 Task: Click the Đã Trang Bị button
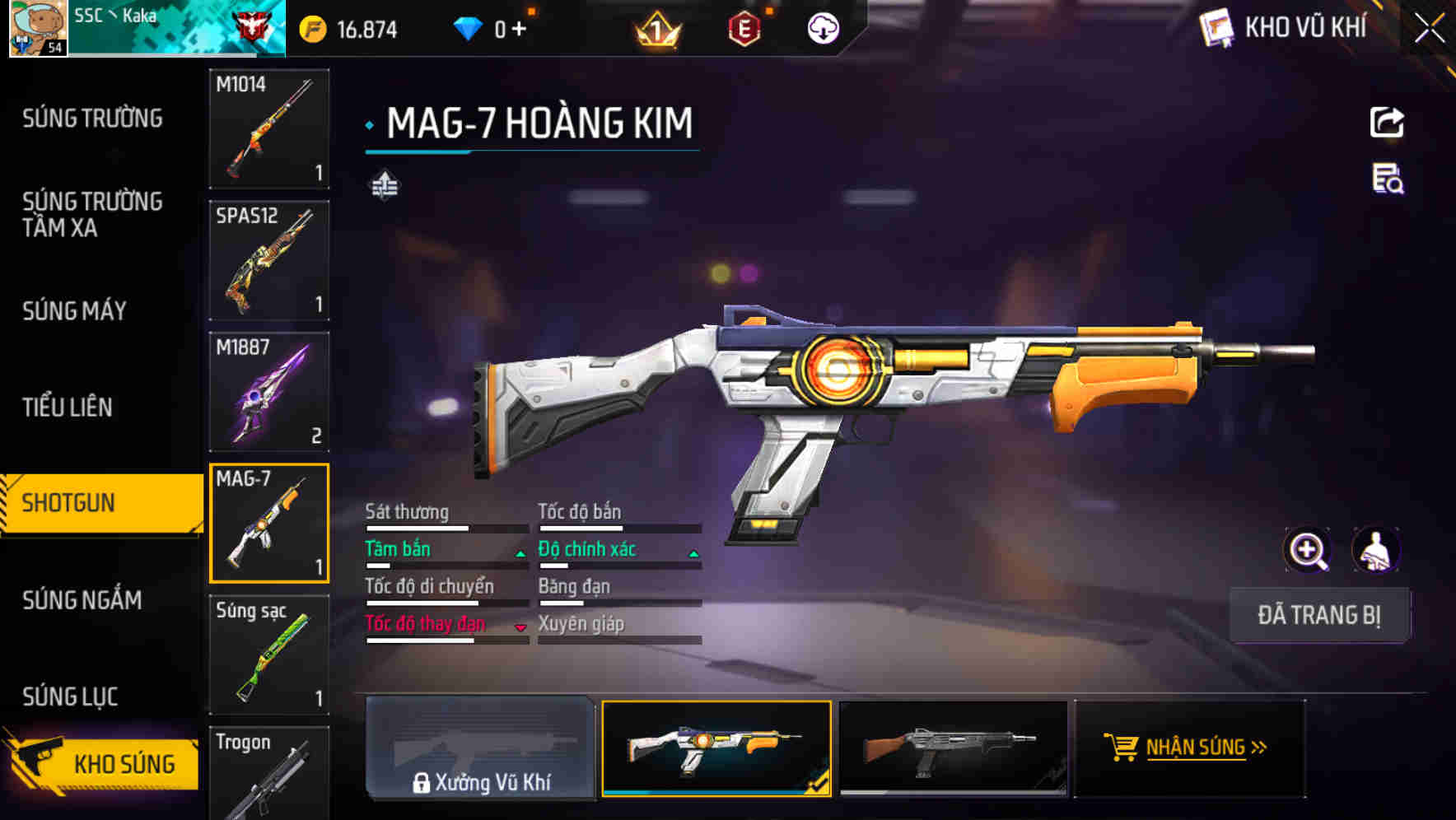[x=1318, y=615]
